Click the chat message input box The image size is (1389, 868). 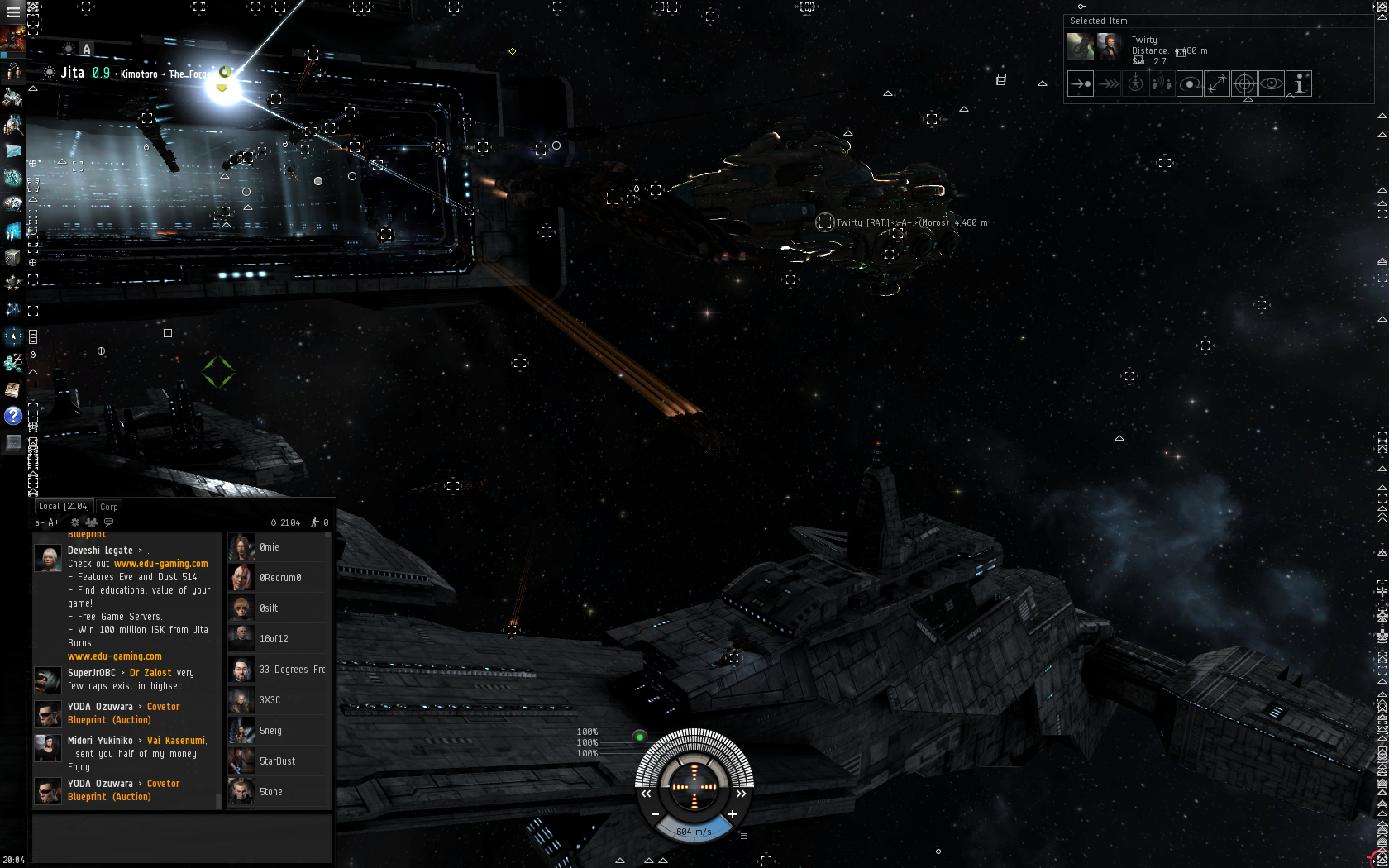click(x=182, y=838)
